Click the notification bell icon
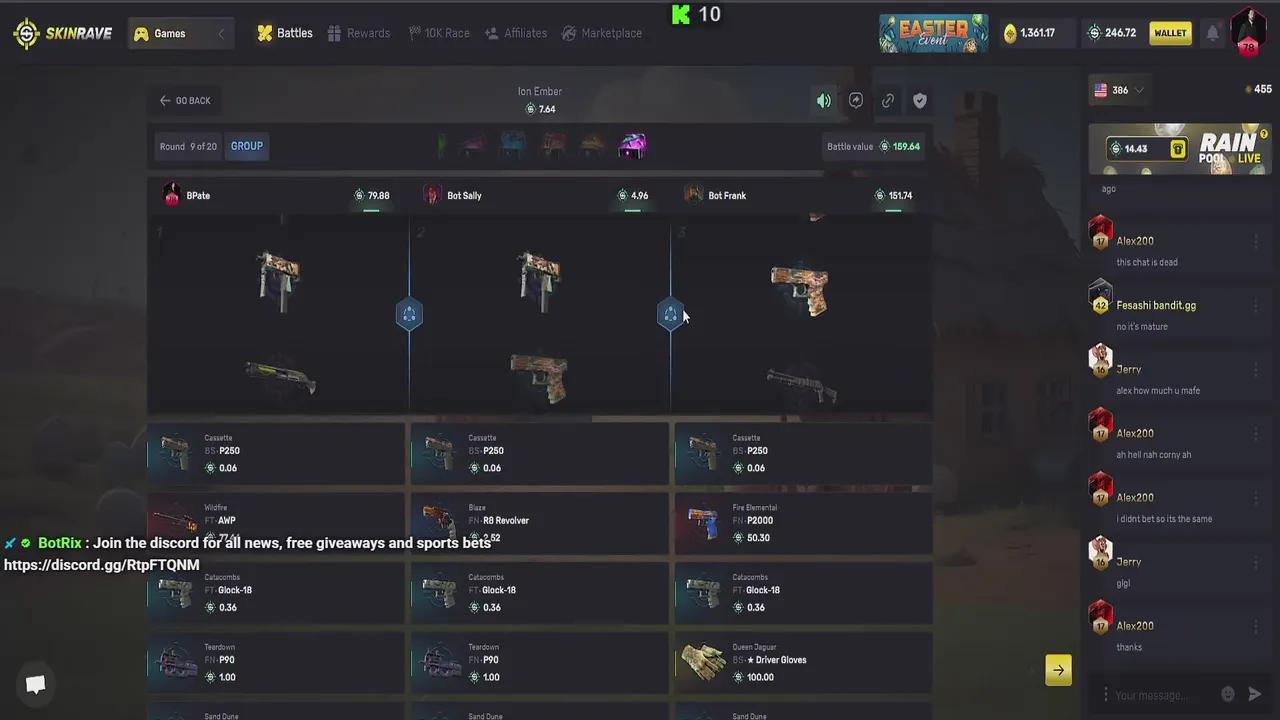The image size is (1280, 720). click(1212, 33)
